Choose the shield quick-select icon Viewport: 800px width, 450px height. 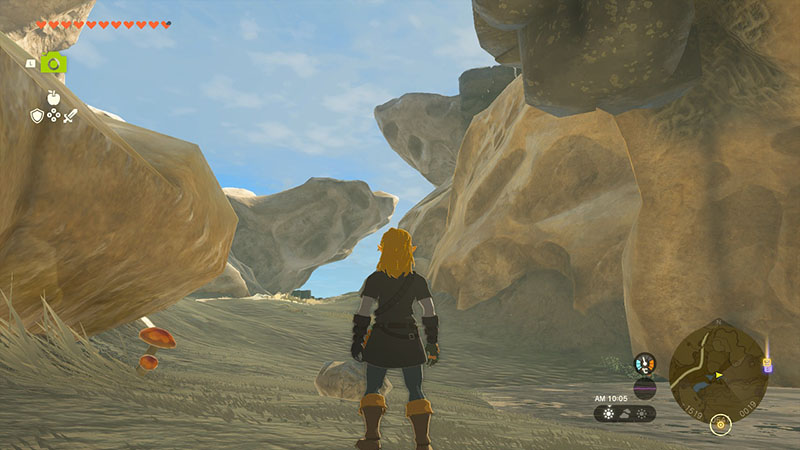[x=37, y=116]
